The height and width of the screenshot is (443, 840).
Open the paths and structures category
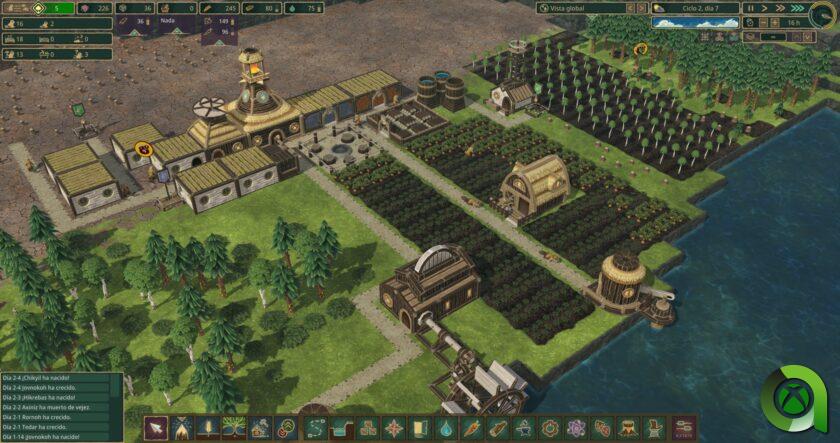tap(314, 428)
